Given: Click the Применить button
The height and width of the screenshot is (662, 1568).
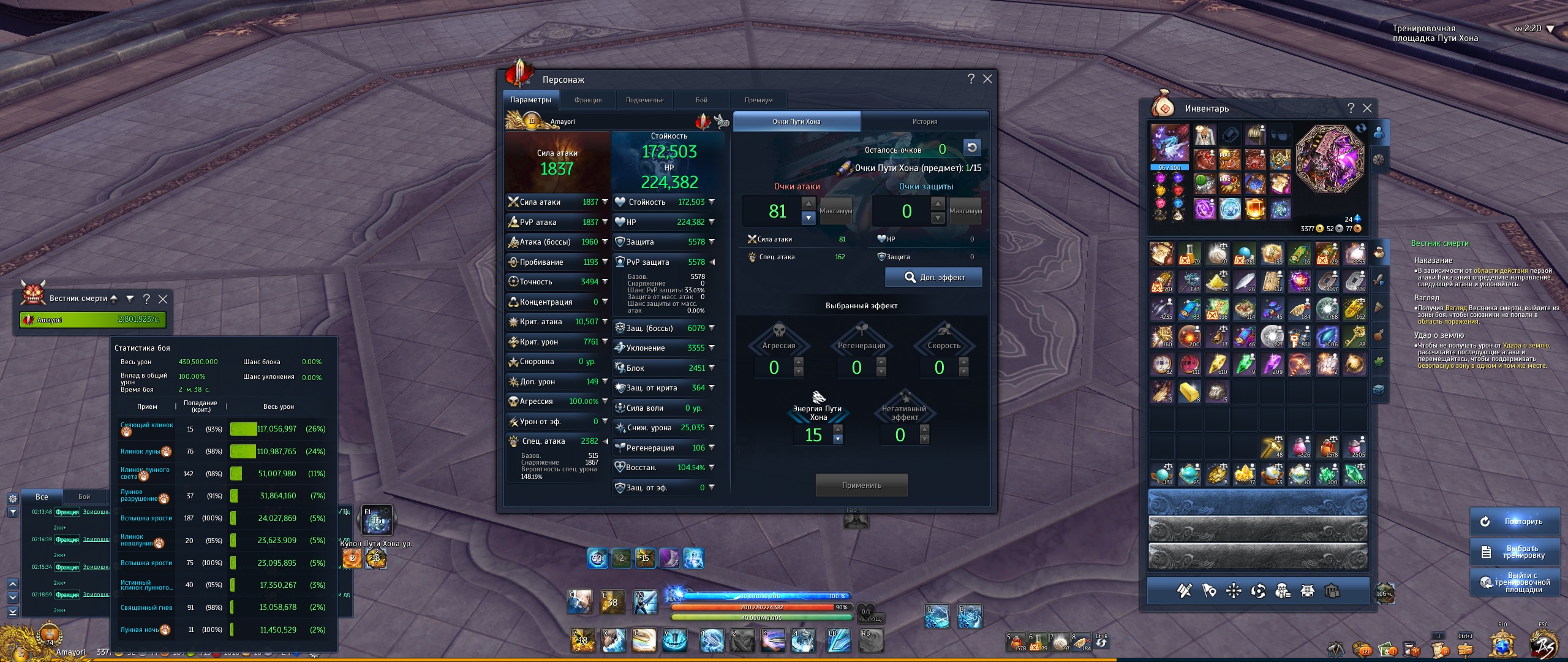Looking at the screenshot, I should point(861,485).
